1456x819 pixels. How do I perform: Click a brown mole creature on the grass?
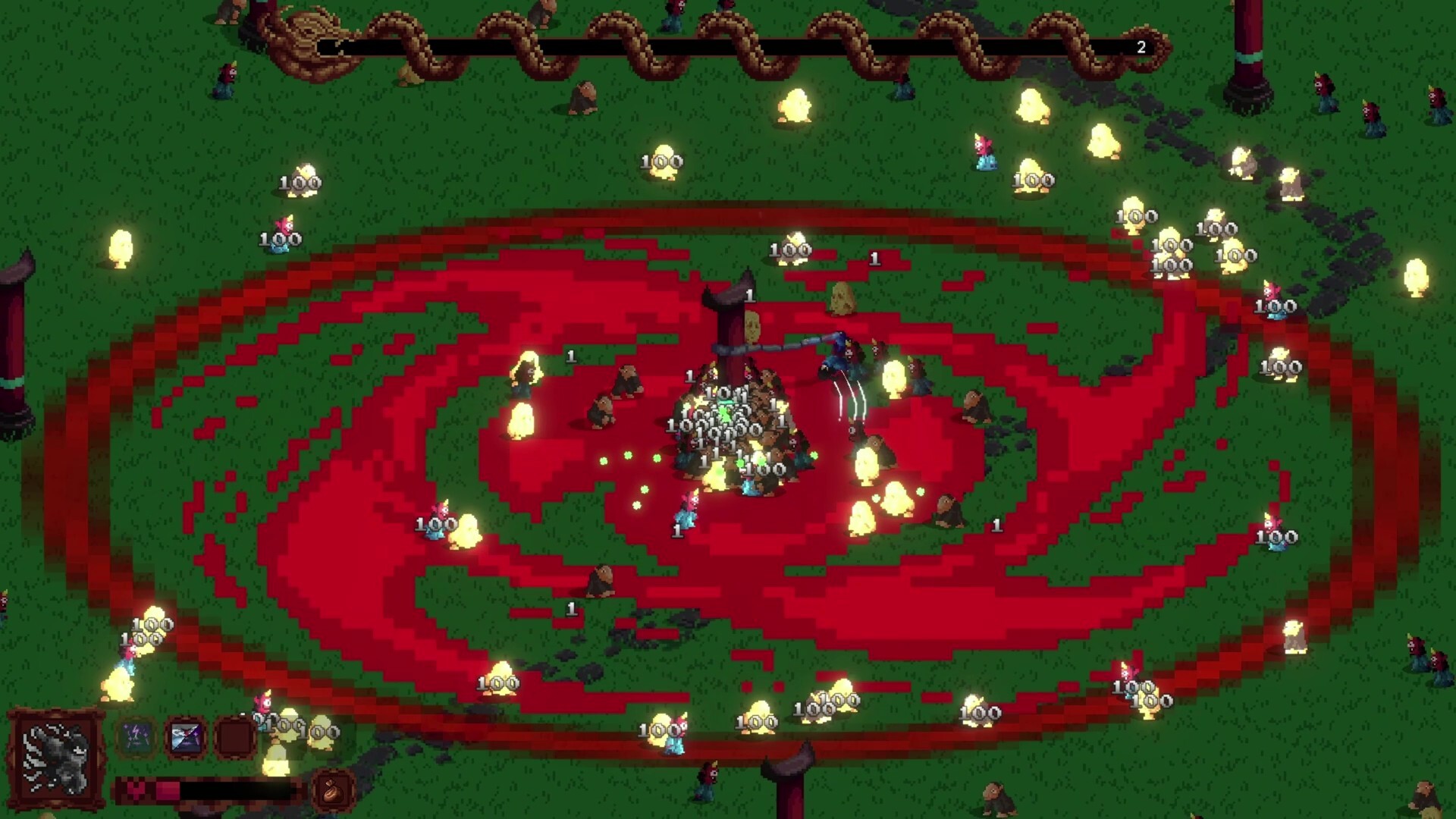coord(584,99)
